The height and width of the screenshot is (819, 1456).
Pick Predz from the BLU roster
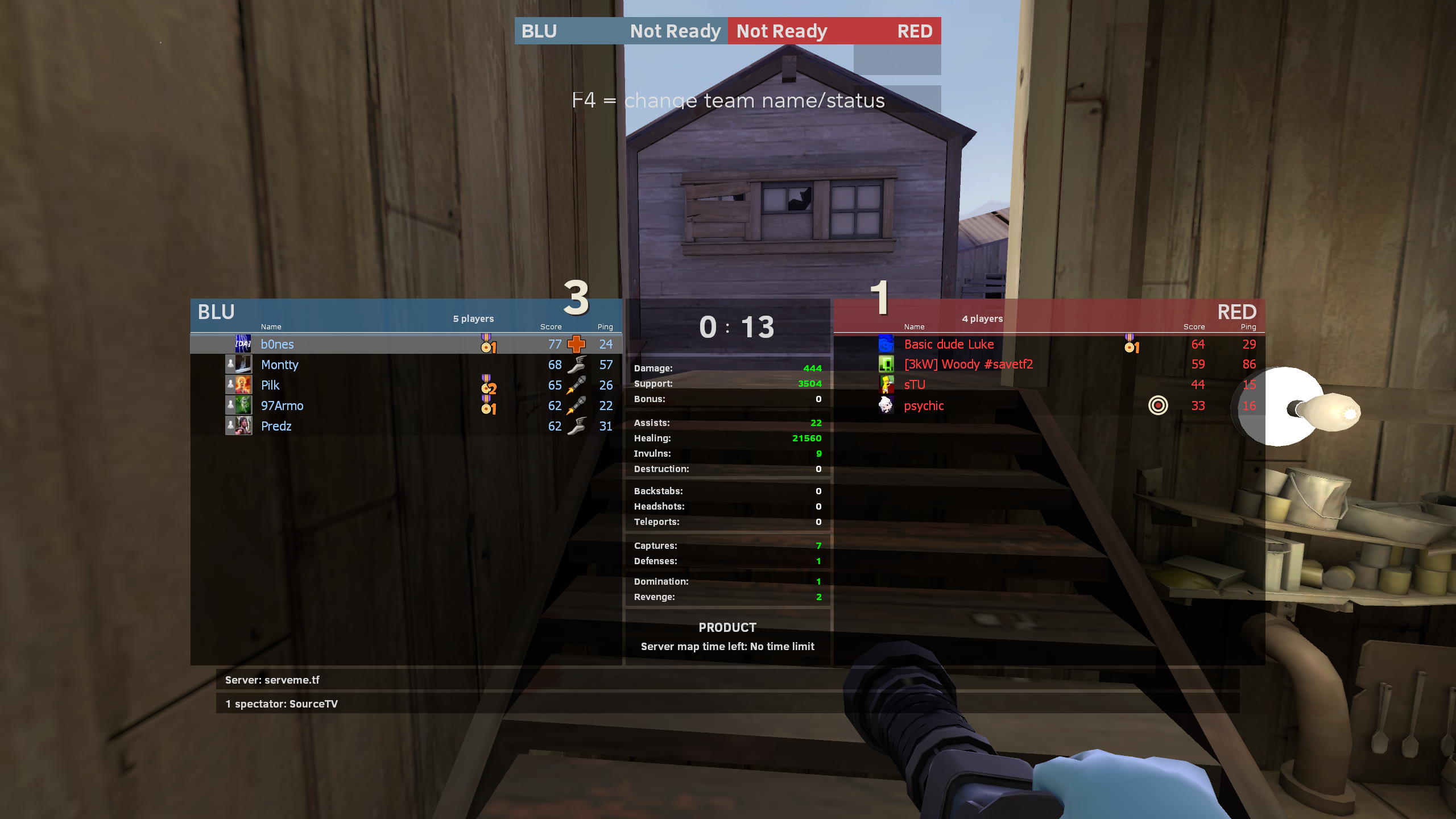pos(276,427)
